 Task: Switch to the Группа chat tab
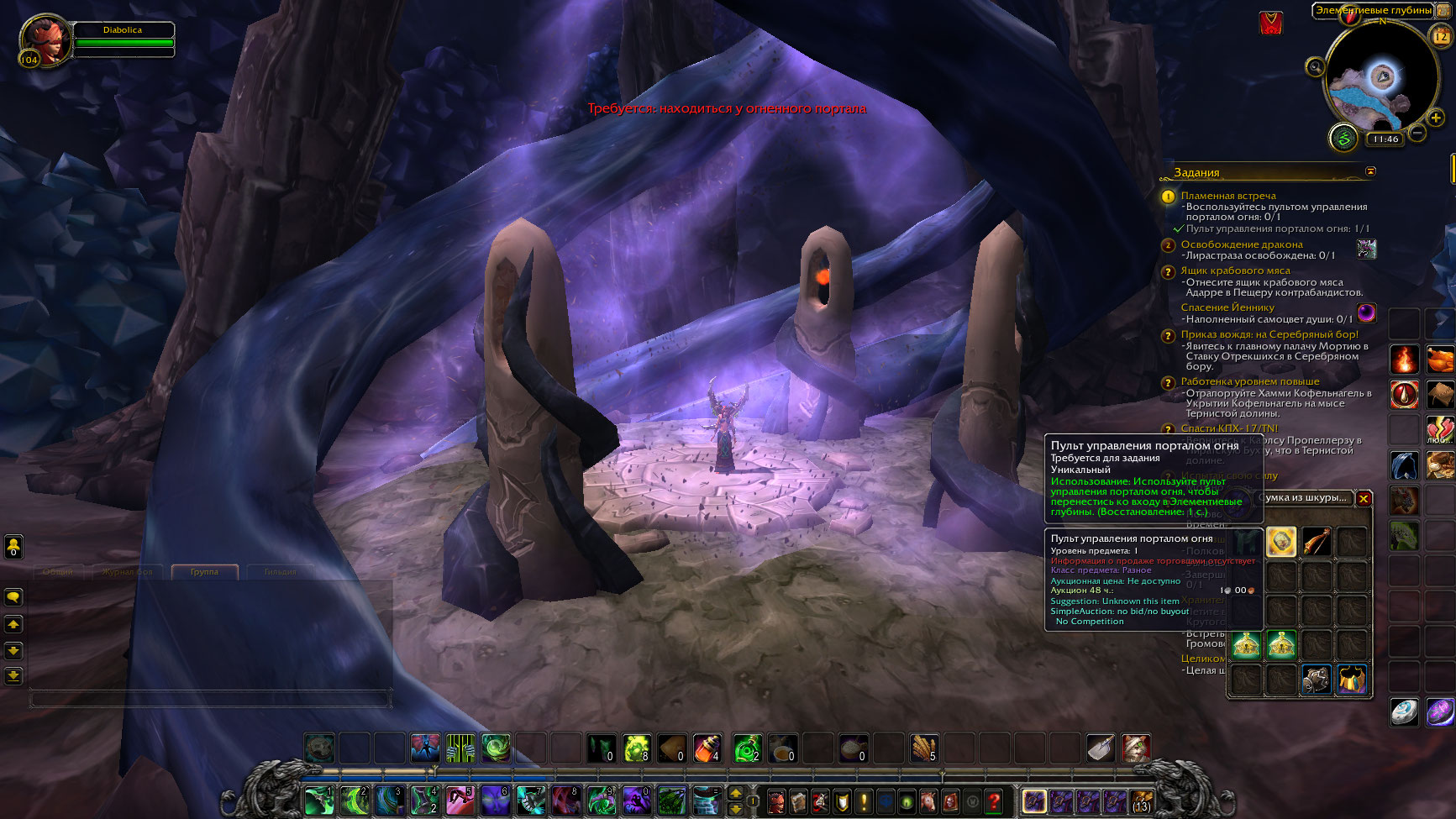click(204, 572)
